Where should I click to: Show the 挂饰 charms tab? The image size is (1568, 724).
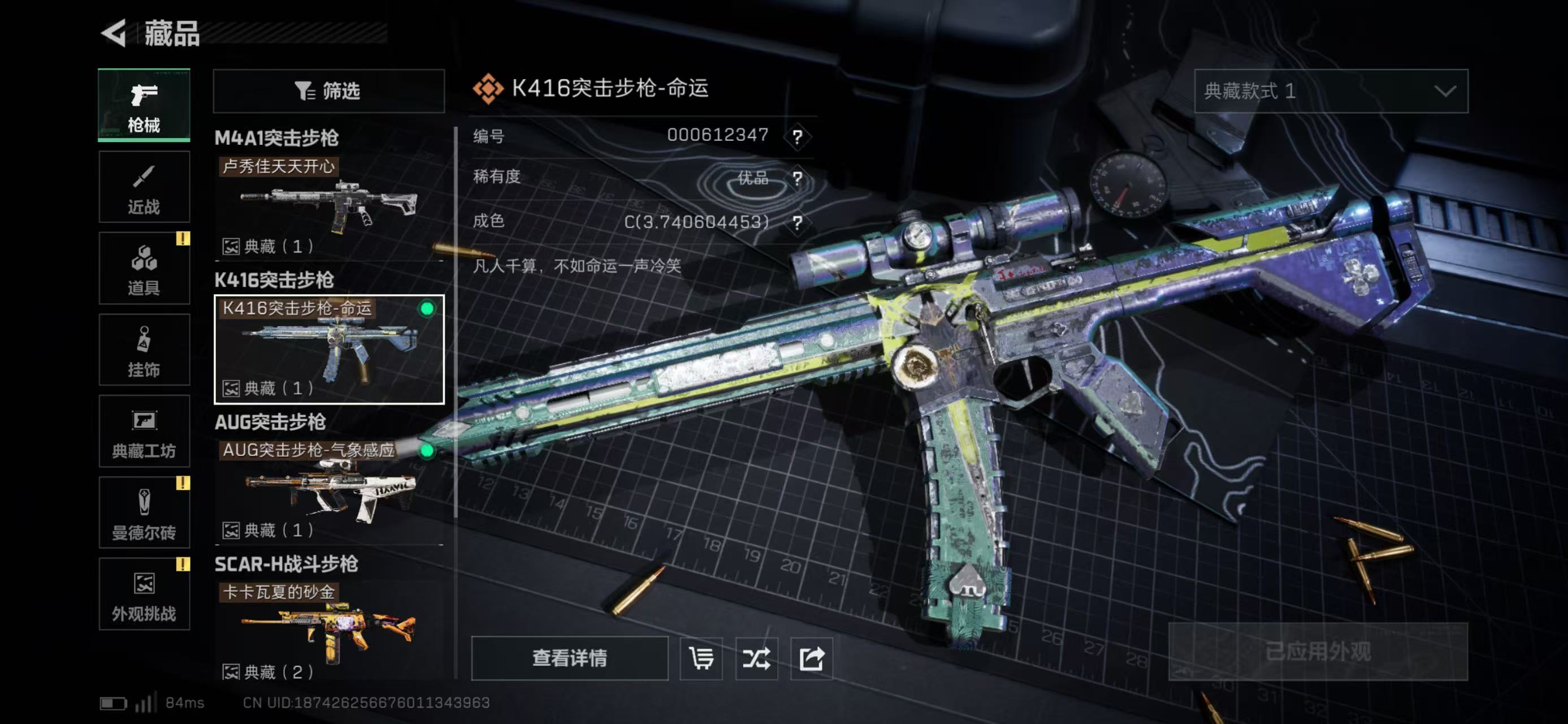point(144,350)
